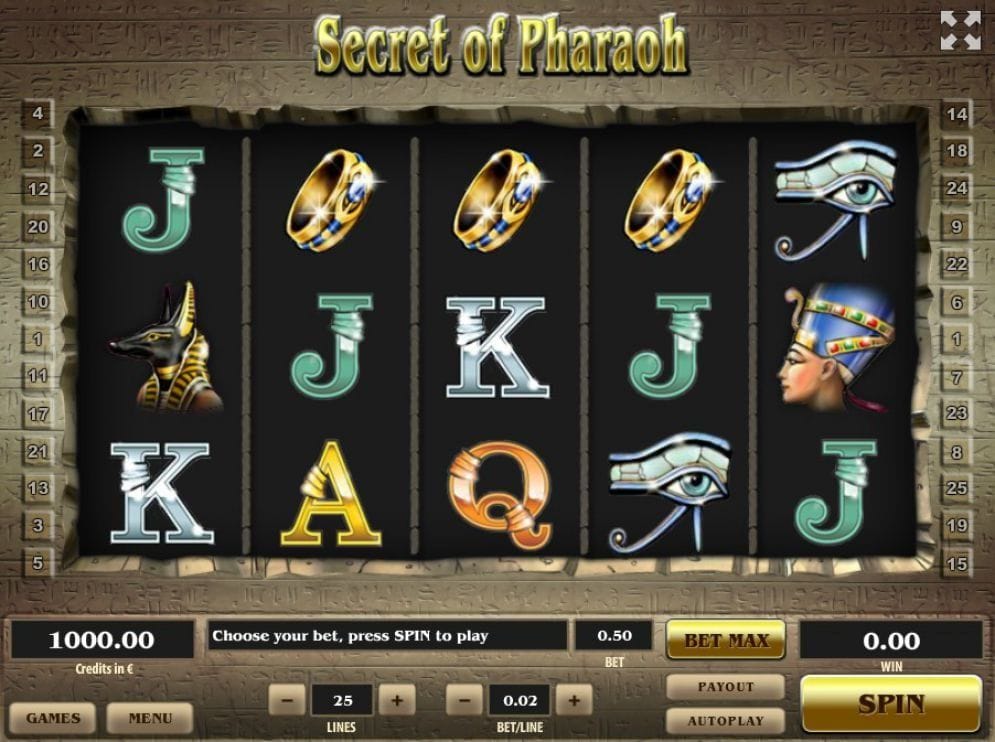Open the MENU button
This screenshot has width=995, height=742.
pos(150,718)
